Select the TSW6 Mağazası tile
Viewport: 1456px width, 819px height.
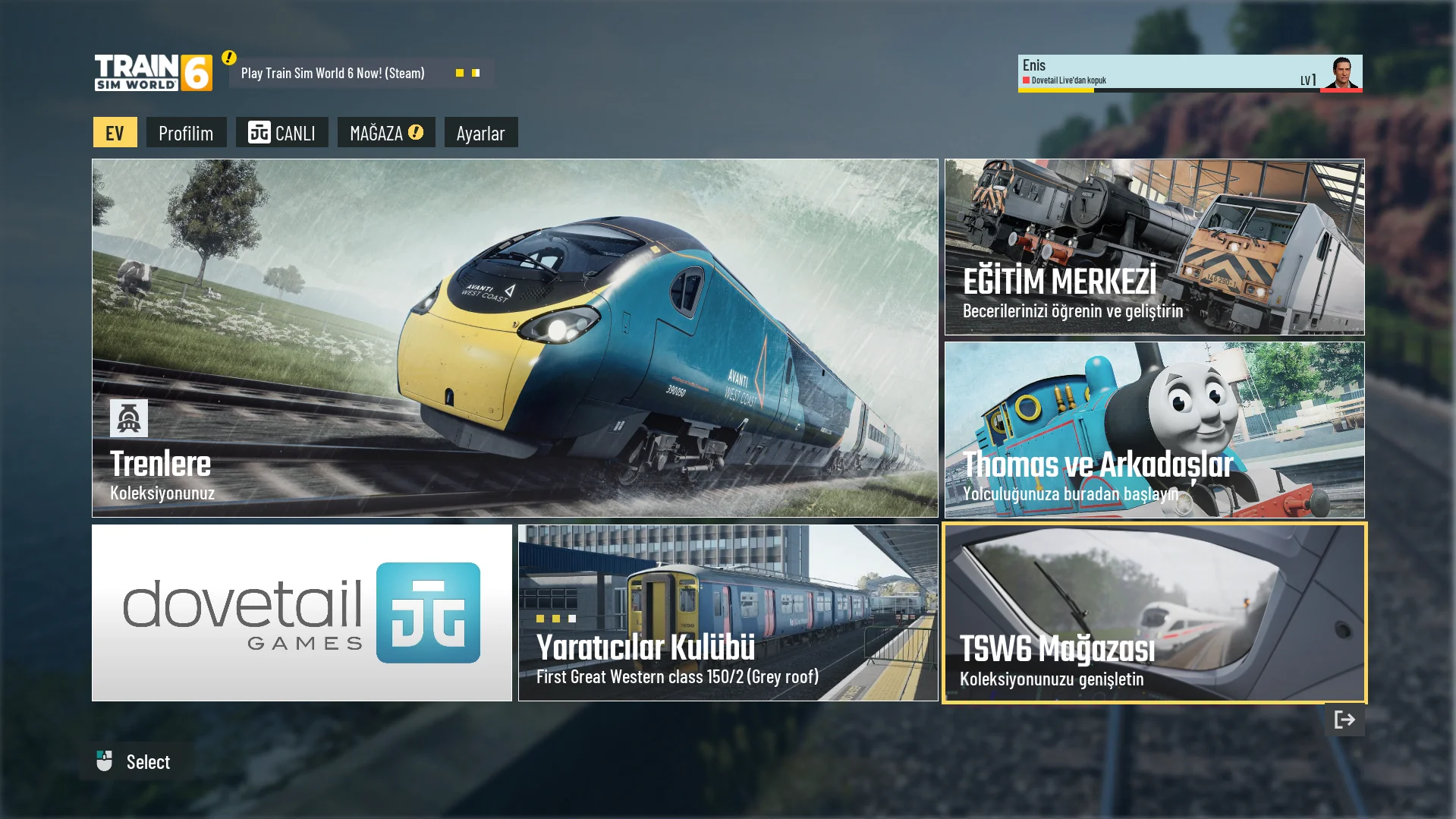(1153, 613)
